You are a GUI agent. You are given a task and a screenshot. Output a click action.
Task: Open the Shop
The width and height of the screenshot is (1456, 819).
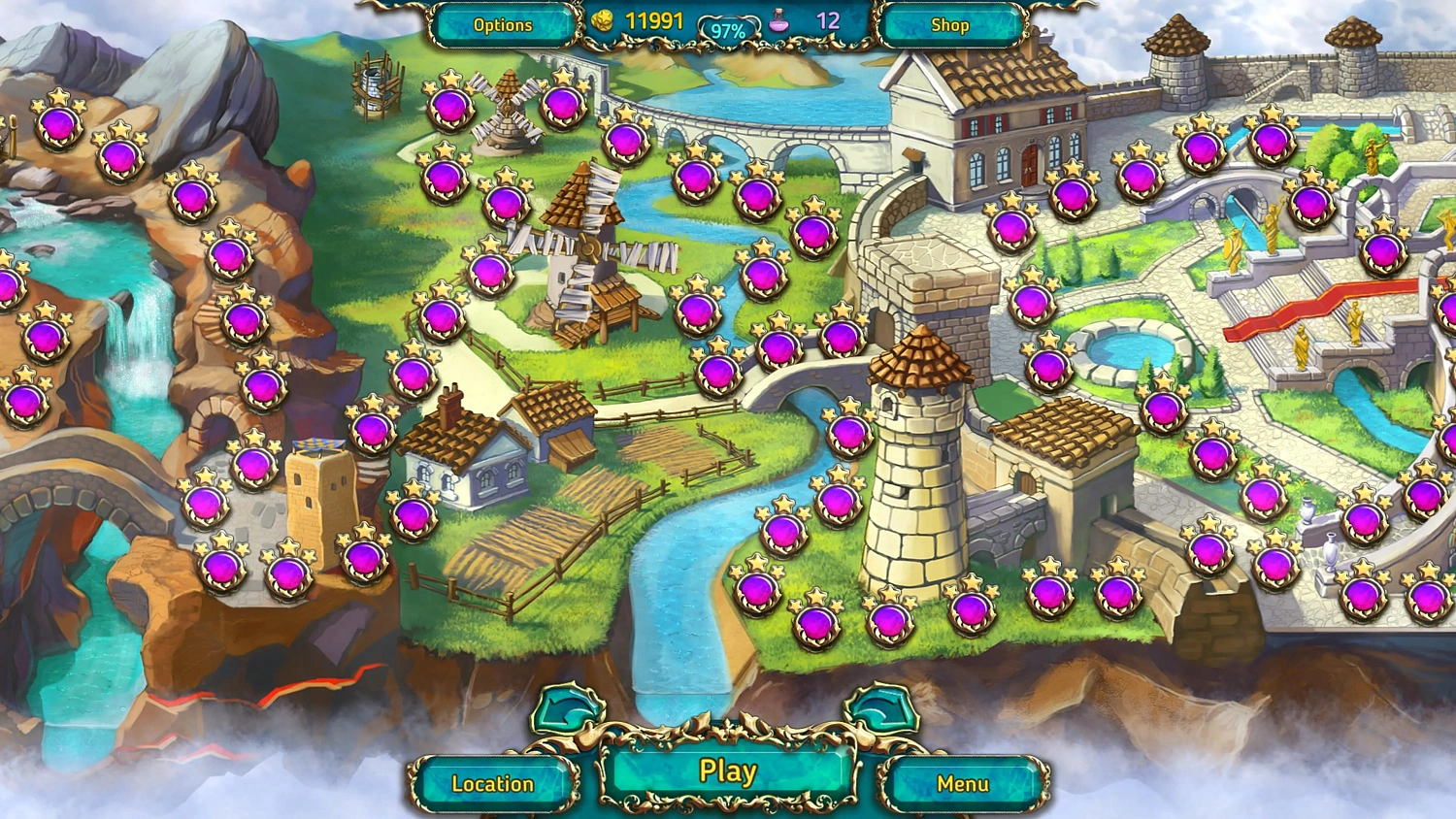[948, 26]
